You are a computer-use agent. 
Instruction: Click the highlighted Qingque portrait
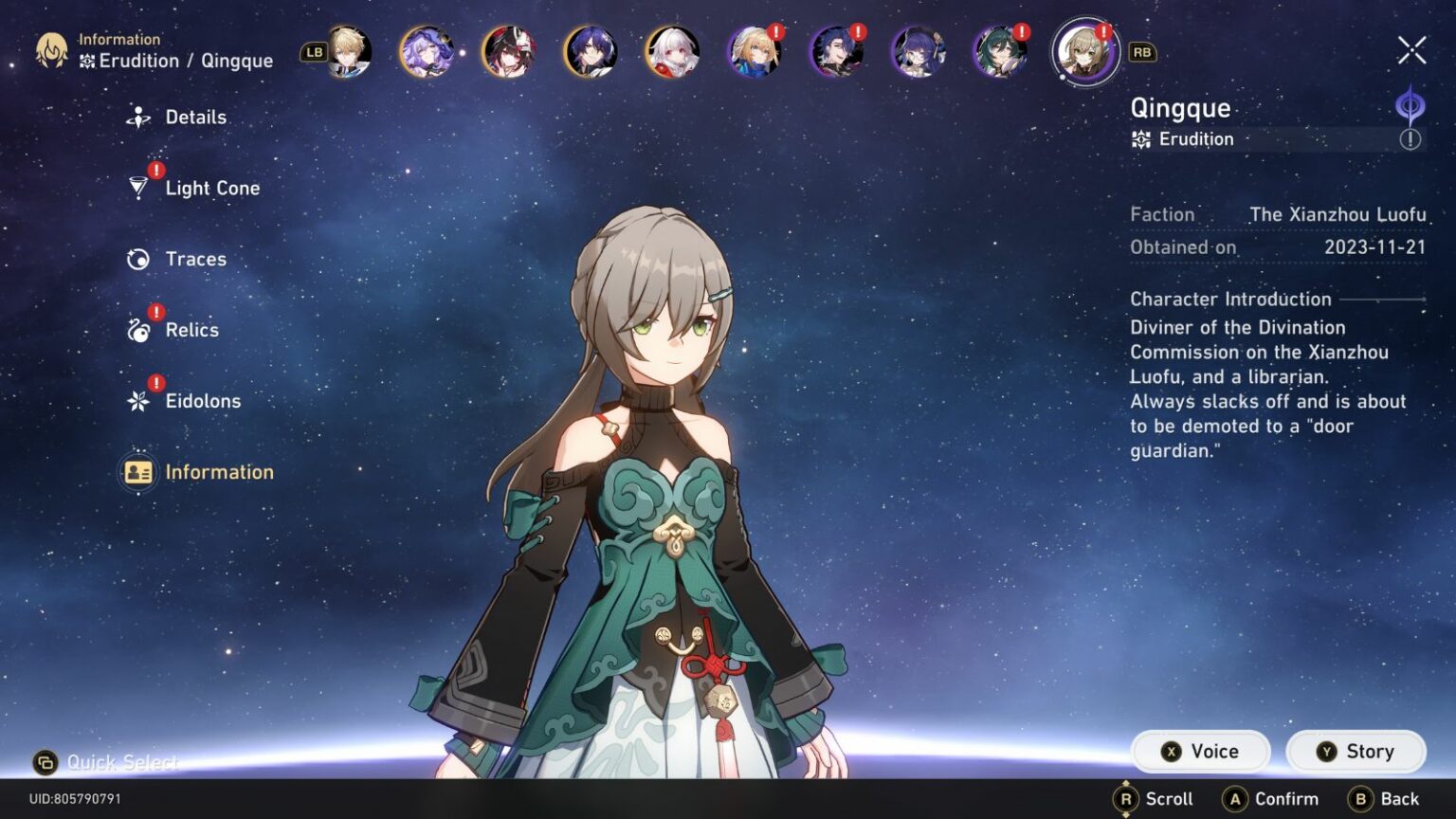[1085, 52]
